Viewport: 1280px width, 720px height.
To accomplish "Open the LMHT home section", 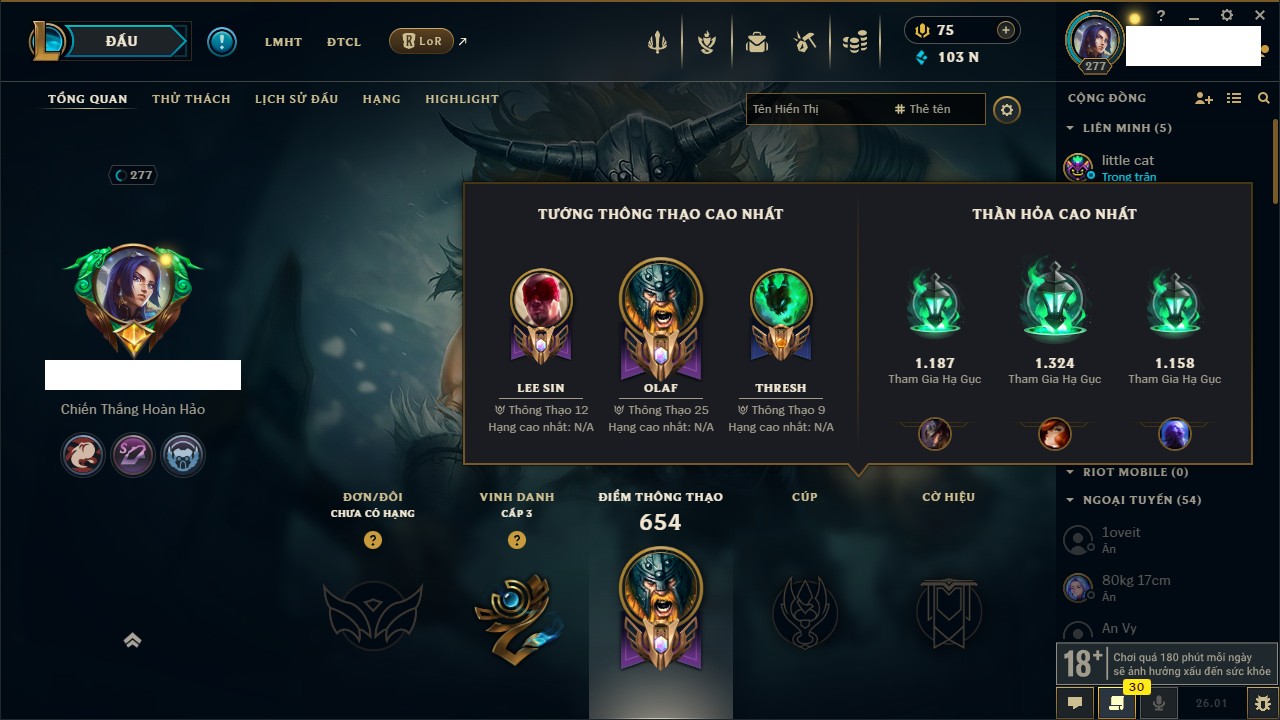I will (283, 42).
